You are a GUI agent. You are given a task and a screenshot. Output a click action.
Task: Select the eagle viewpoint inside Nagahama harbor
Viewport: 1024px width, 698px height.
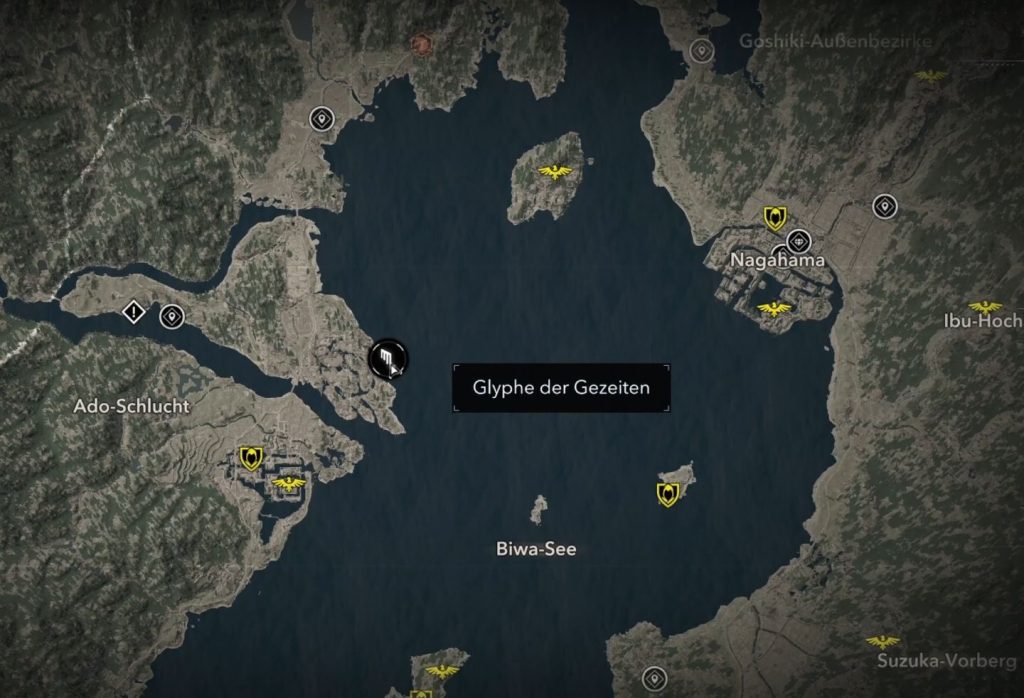775,308
